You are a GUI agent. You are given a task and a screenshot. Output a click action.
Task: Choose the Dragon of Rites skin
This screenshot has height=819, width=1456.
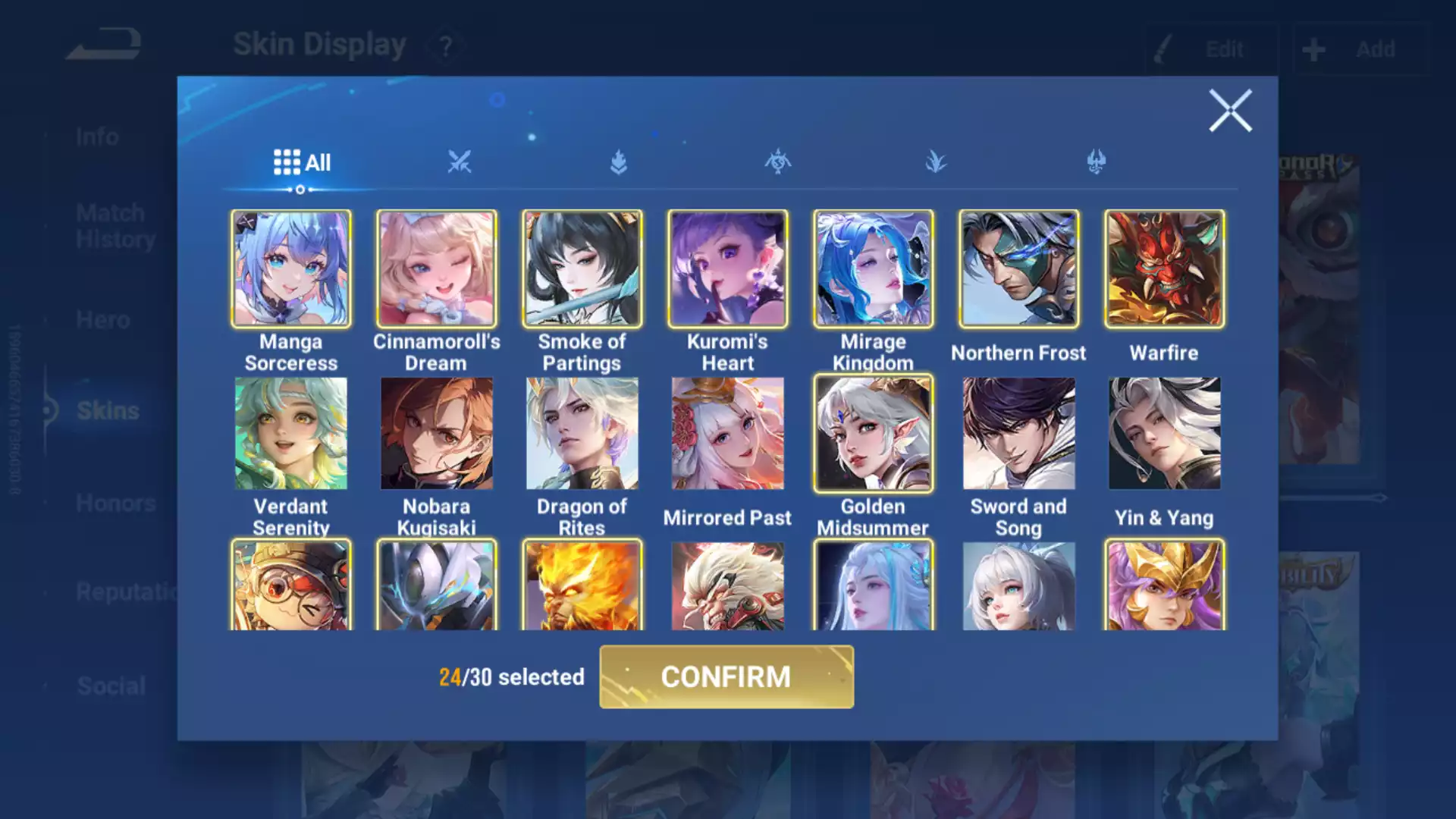582,434
